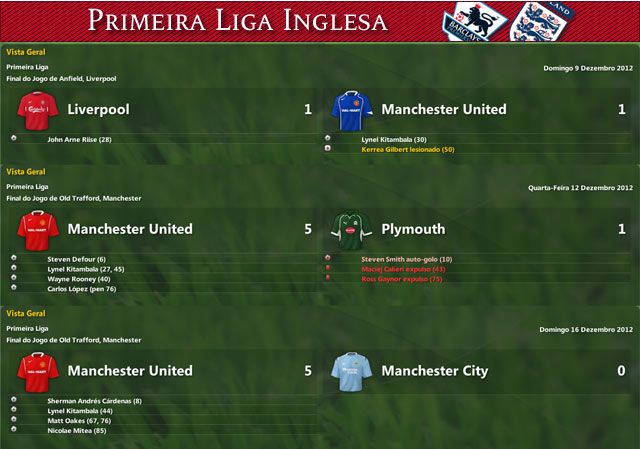640x449 pixels.
Task: Open the Plymouth team page
Action: (413, 229)
